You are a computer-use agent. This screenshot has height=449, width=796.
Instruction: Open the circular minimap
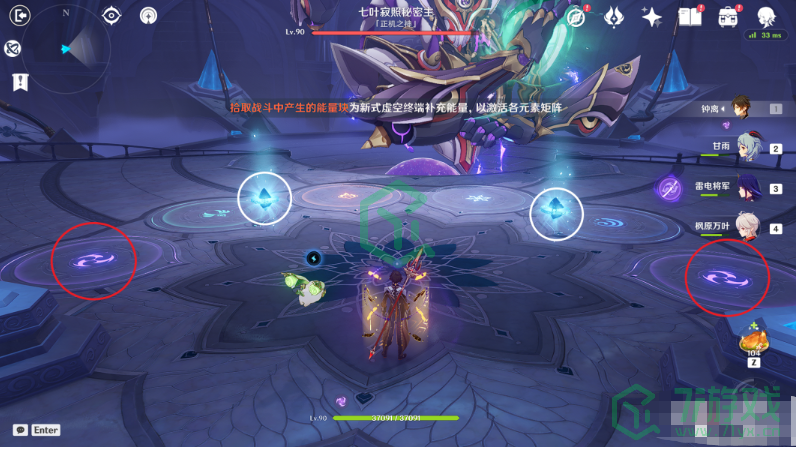tap(66, 48)
